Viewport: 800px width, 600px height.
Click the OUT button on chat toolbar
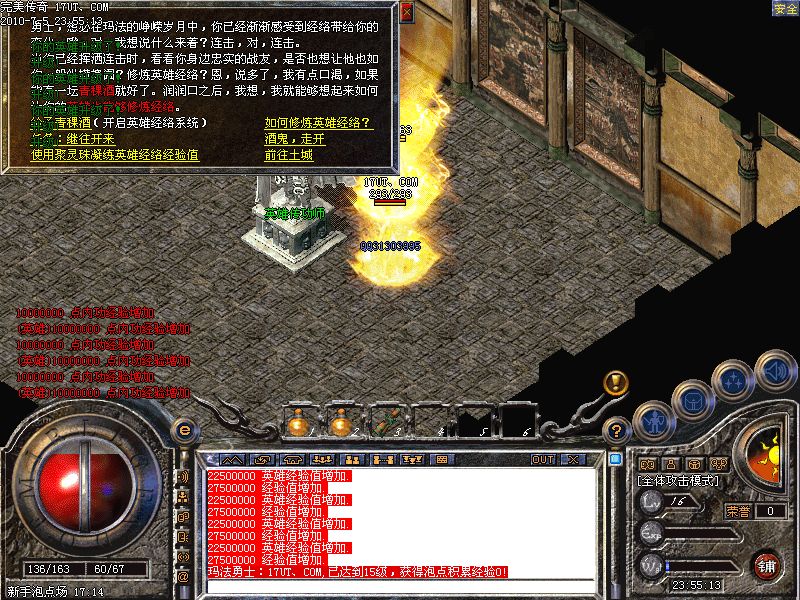point(542,460)
